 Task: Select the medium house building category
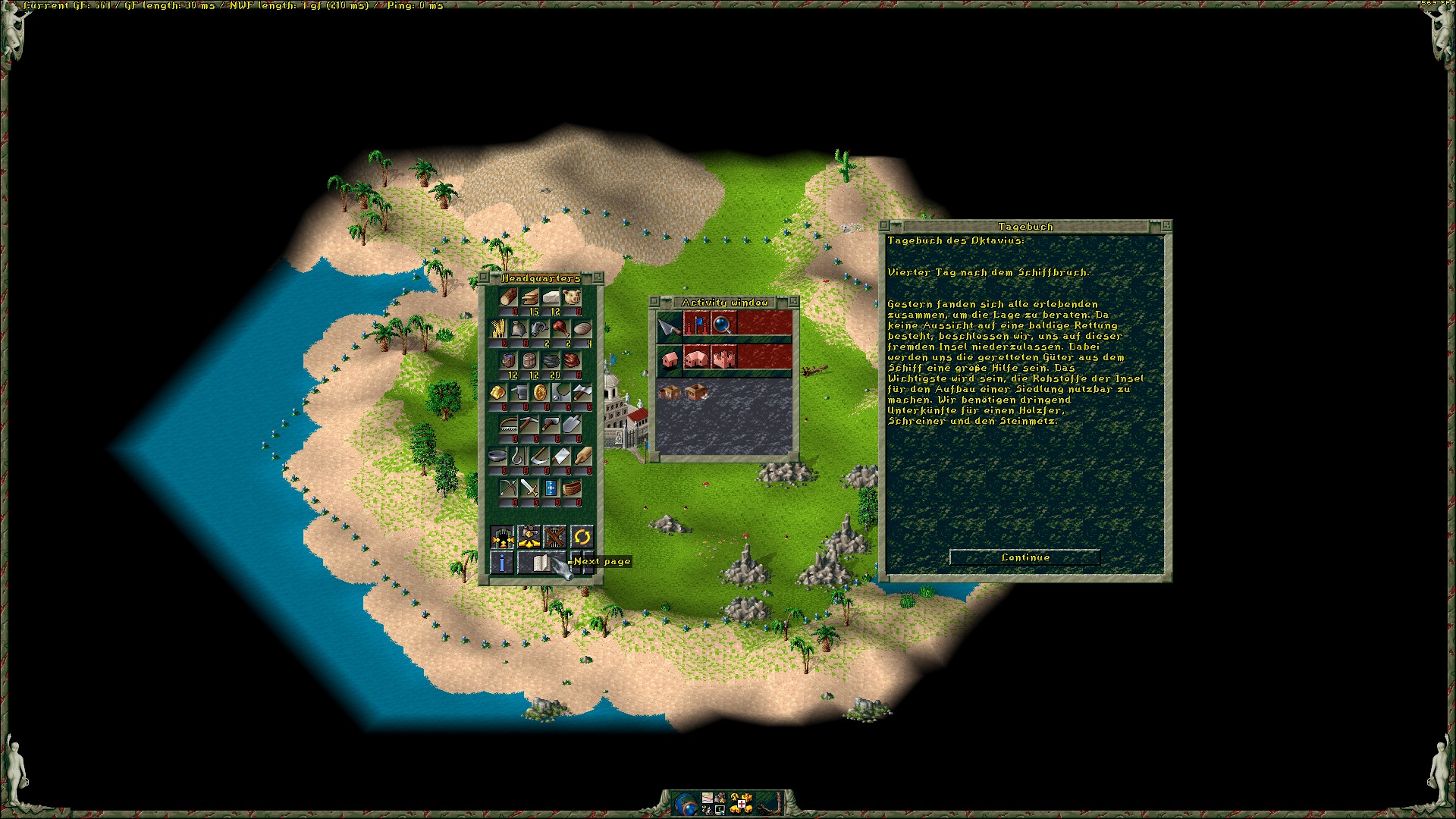[x=696, y=359]
